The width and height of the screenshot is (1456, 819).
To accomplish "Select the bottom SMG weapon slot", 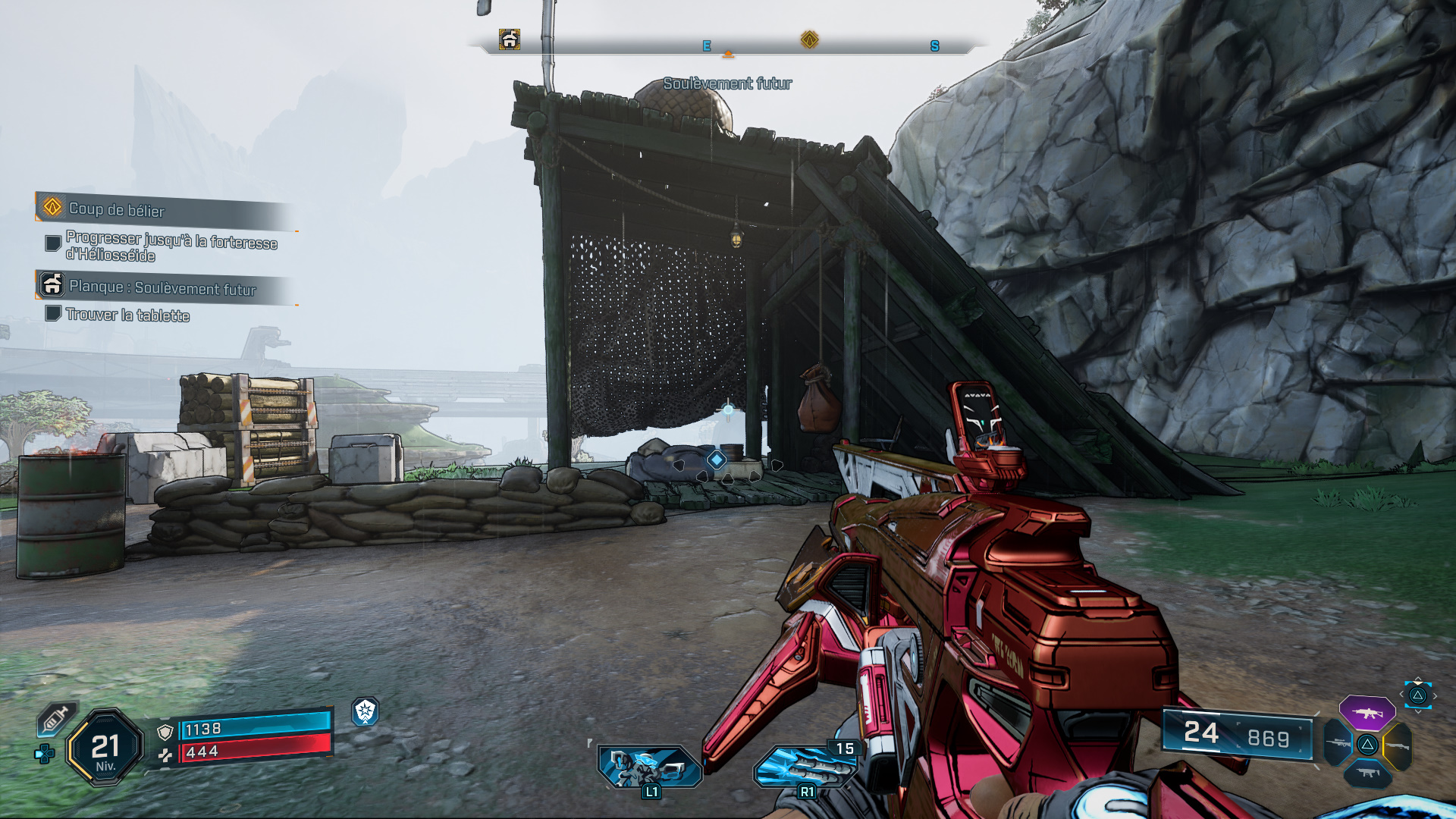I will pos(1368,773).
